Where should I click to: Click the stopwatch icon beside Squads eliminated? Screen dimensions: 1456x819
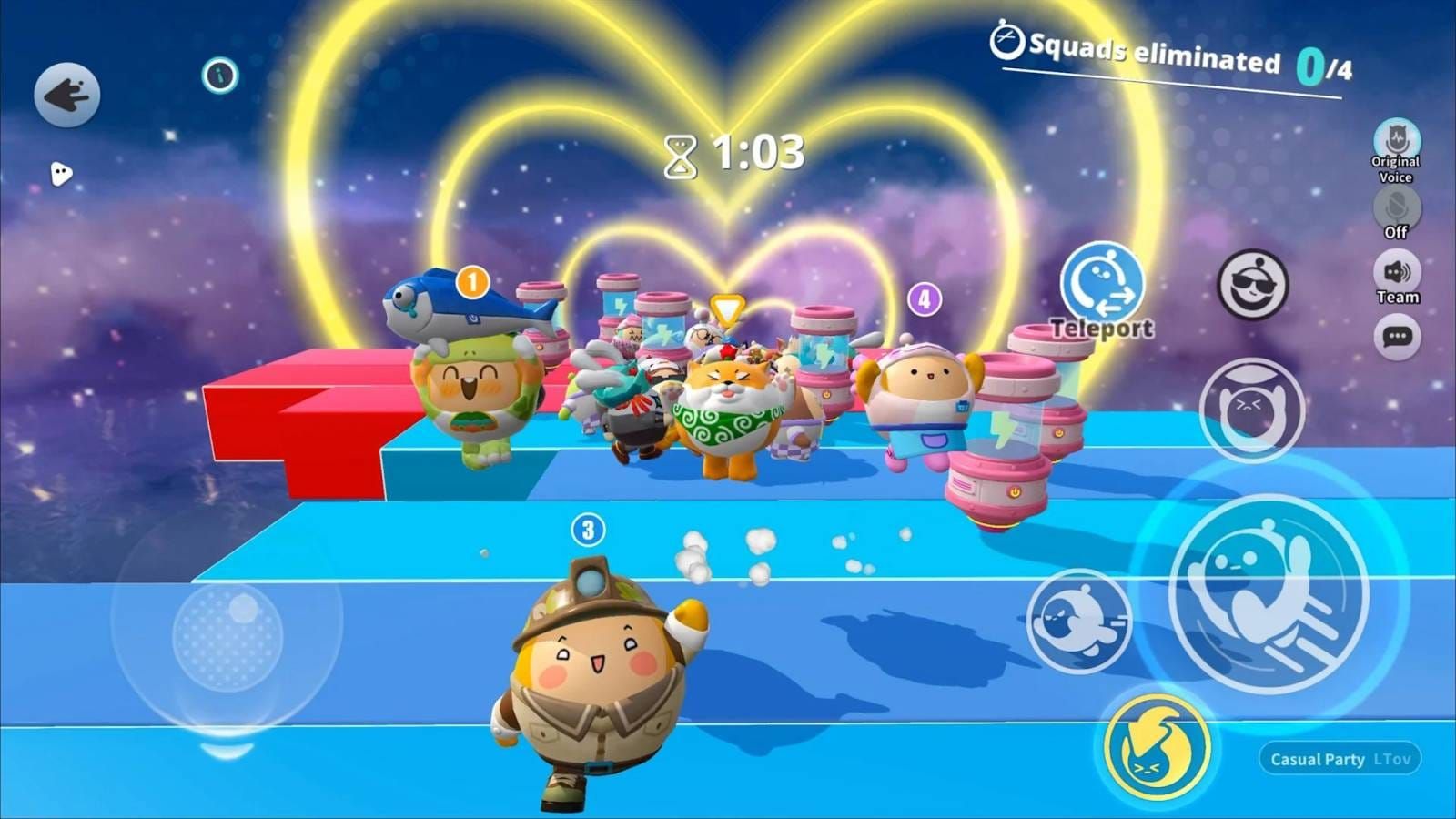1006,44
